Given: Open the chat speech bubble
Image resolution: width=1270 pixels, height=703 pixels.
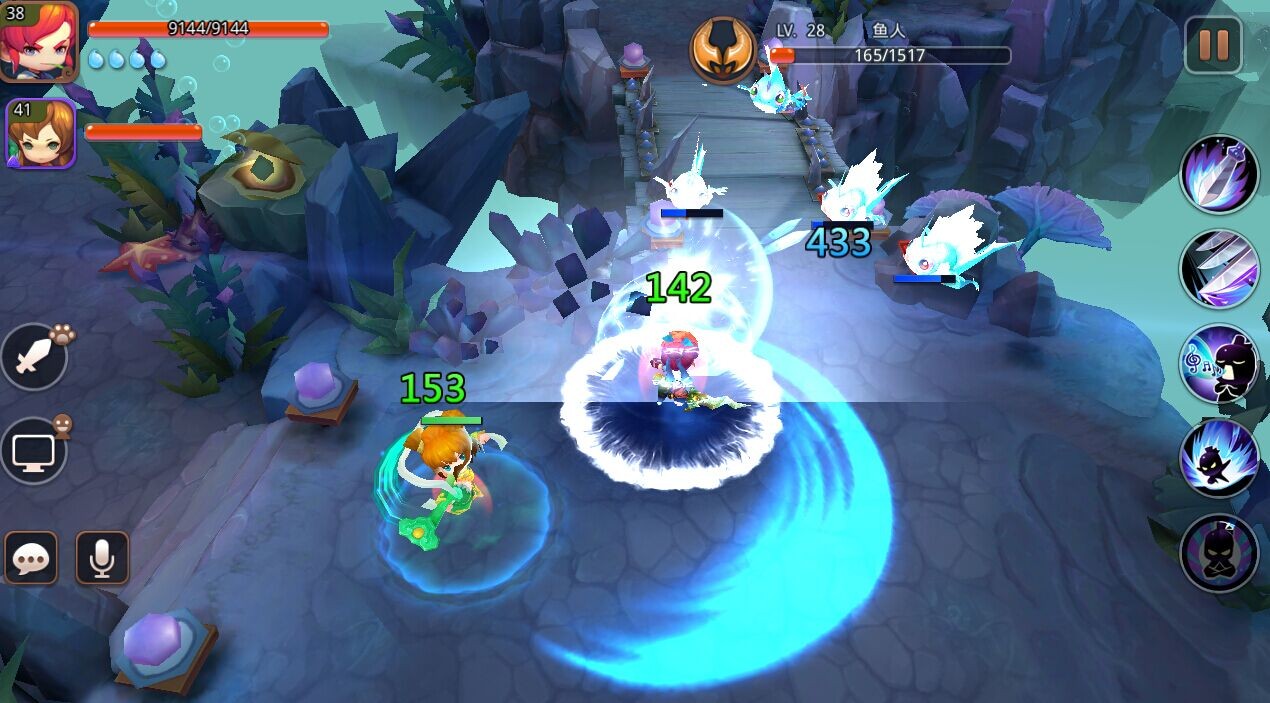Looking at the screenshot, I should coord(31,558).
